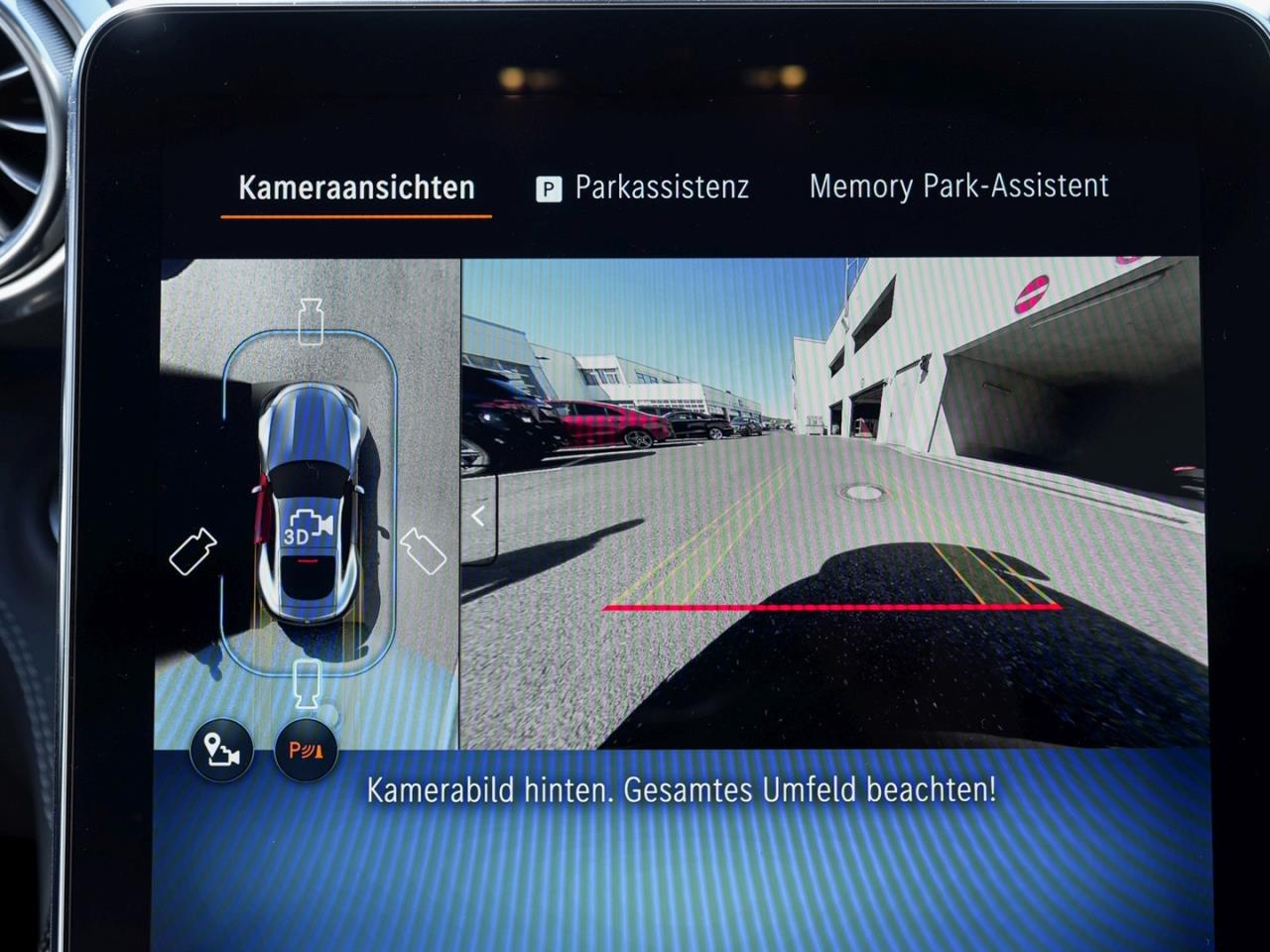Screen dimensions: 1270x952
Task: Click the P icon beside Parkassistenz
Action: click(x=547, y=186)
